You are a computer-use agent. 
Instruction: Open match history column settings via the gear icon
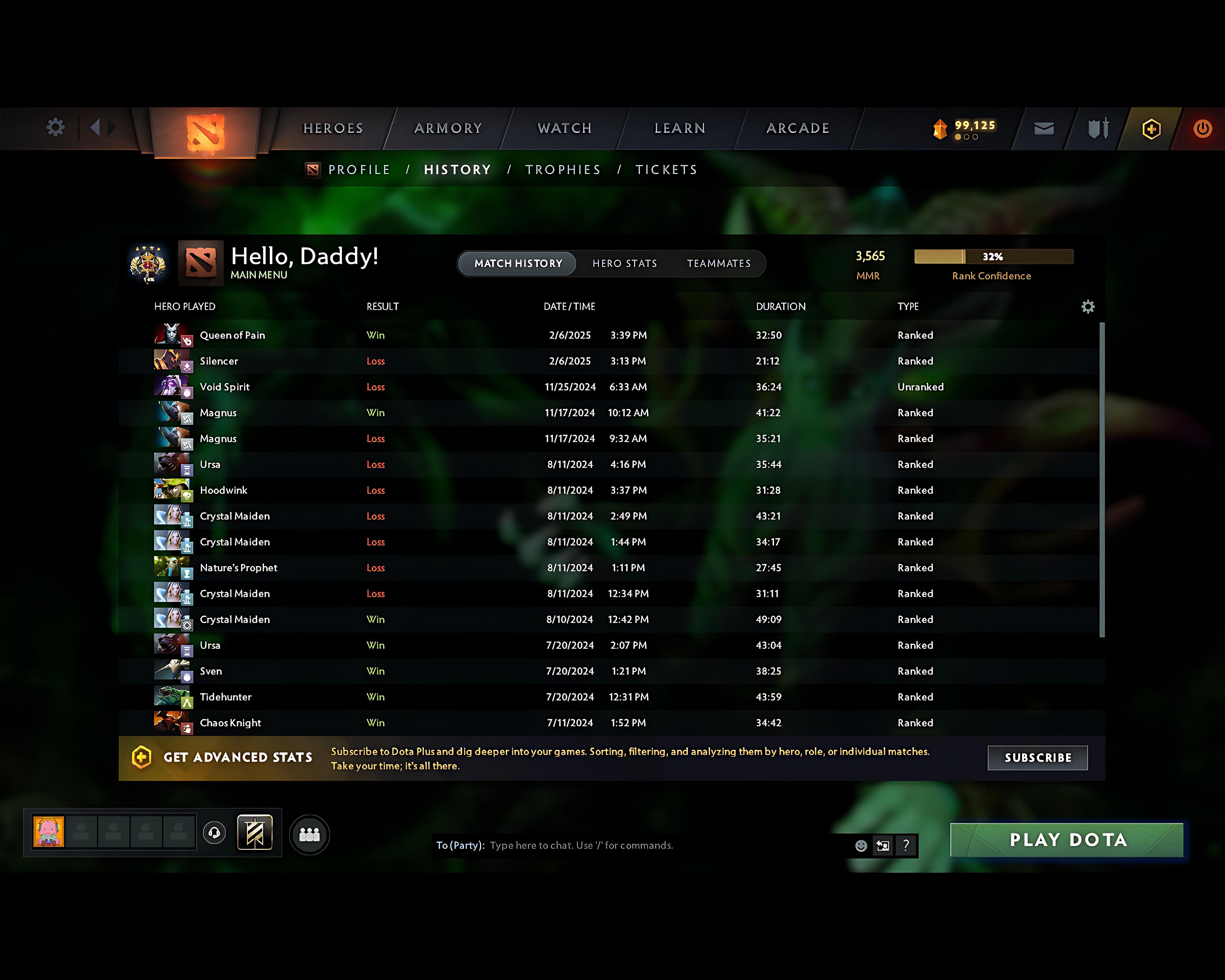point(1088,306)
